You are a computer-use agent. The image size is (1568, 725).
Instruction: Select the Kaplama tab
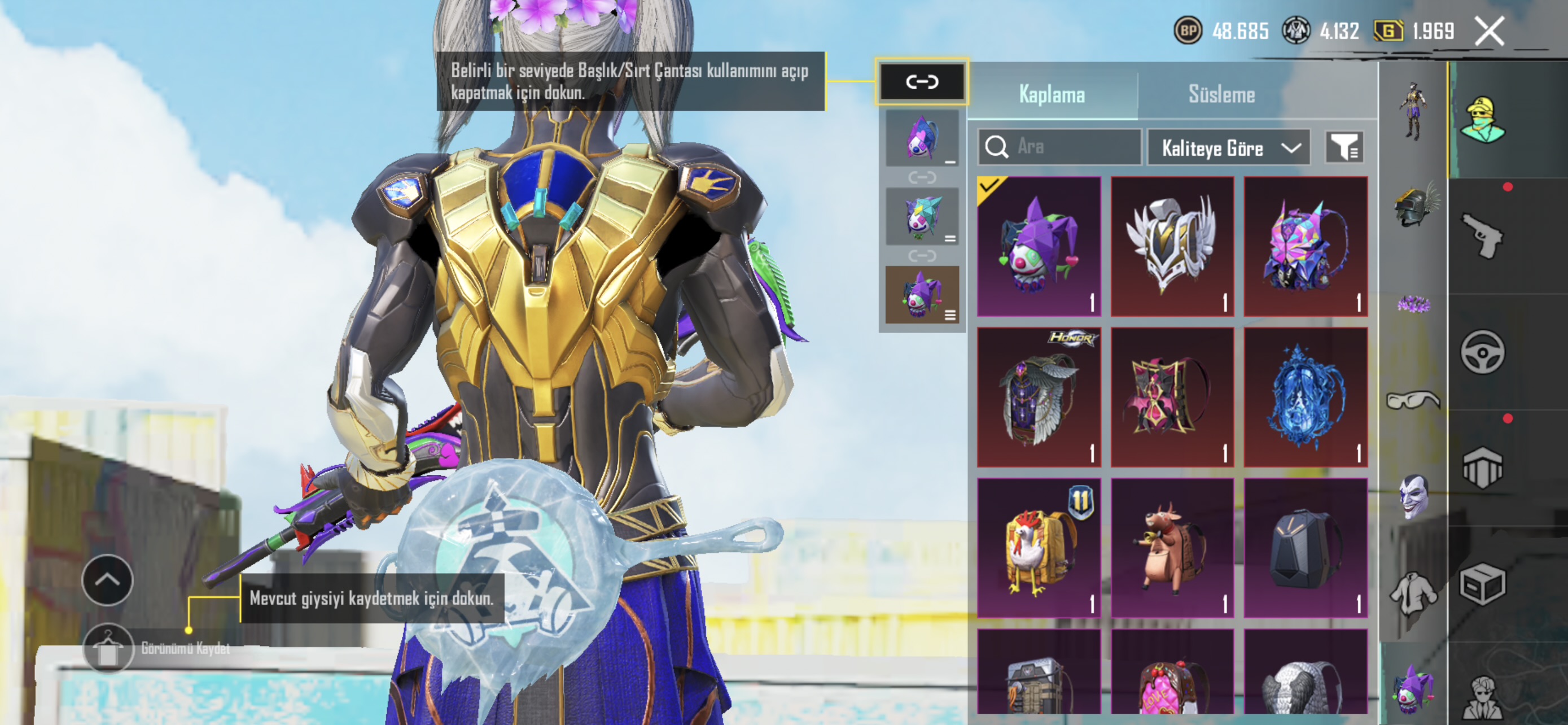1051,94
